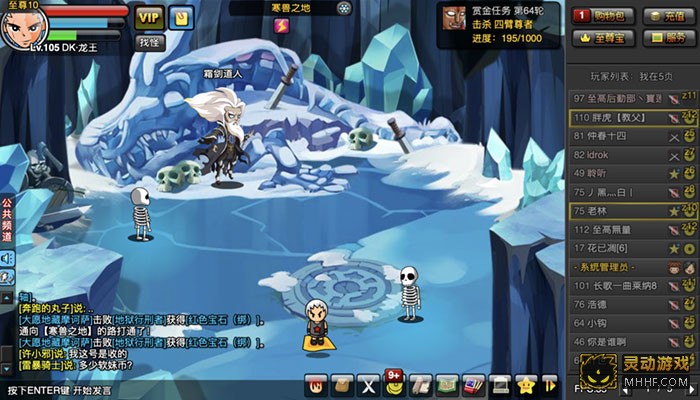Open the brown bag inventory icon
Screen dimensions: 700x400
(344, 383)
